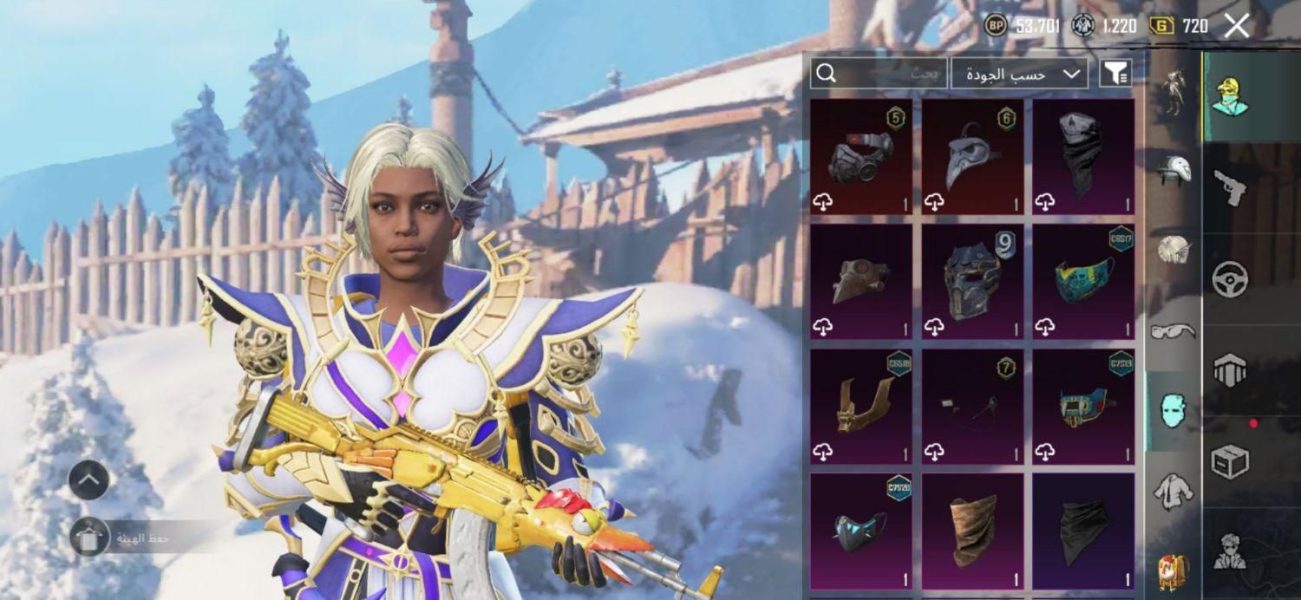Image resolution: width=1301 pixels, height=600 pixels.
Task: Expand the up-arrow panel button
Action: pyautogui.click(x=89, y=481)
